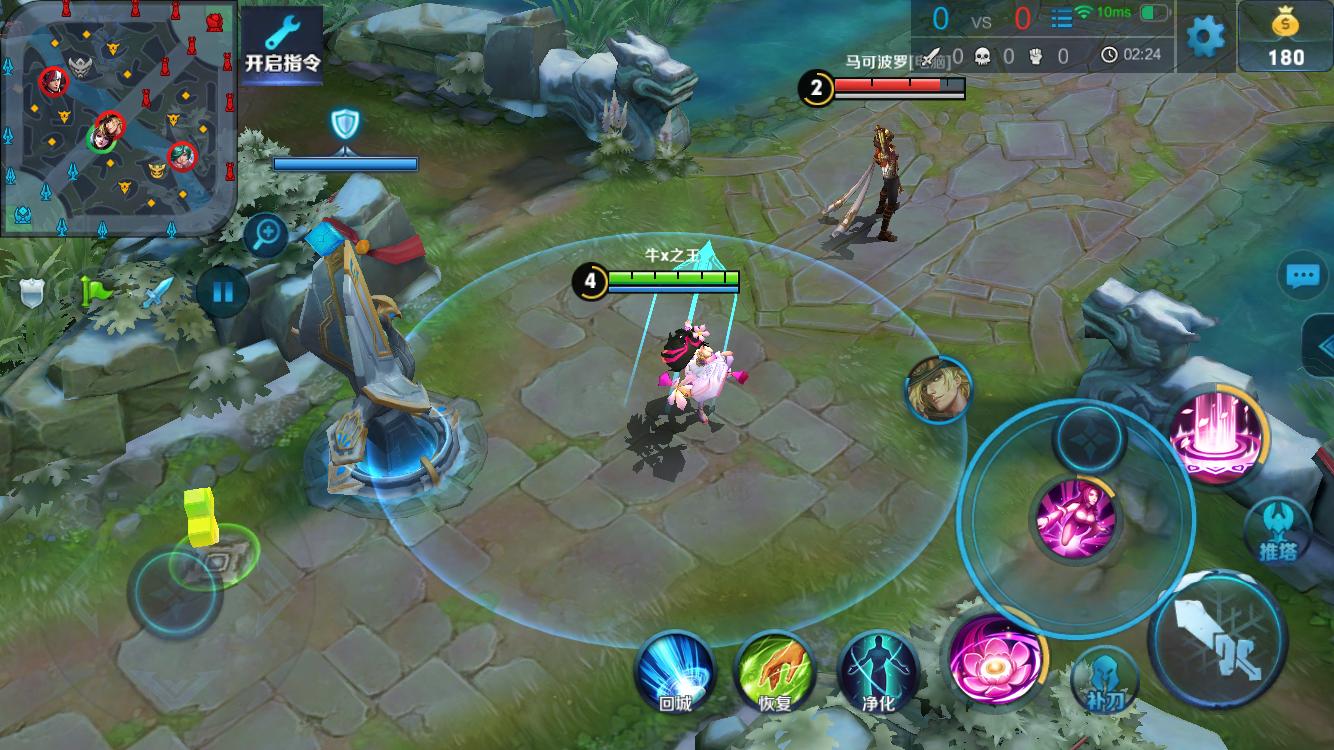This screenshot has height=750, width=1334.
Task: Cast the pink dancer skill
Action: pyautogui.click(x=1076, y=518)
